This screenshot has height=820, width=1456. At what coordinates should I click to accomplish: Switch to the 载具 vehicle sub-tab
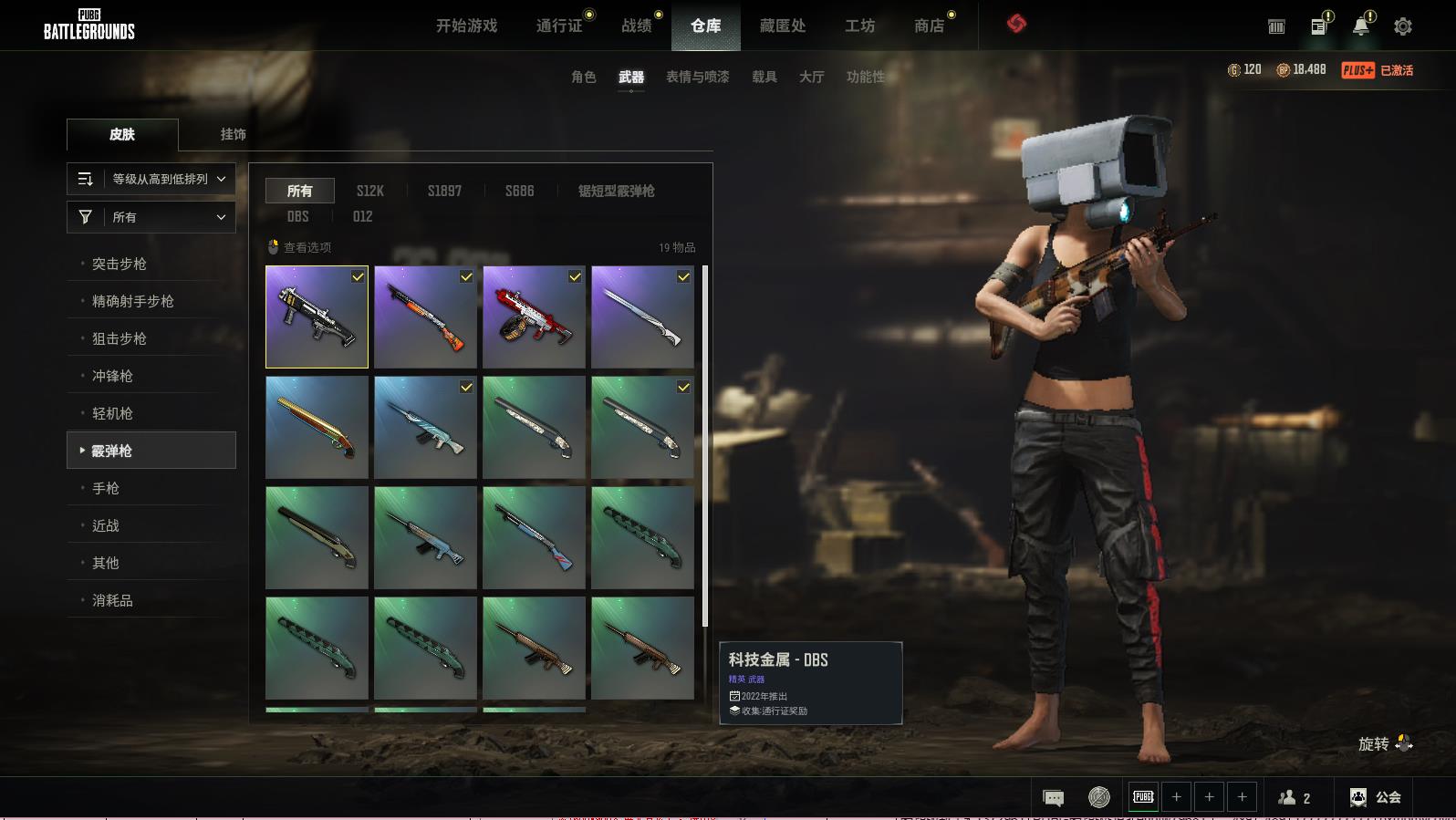pos(764,77)
